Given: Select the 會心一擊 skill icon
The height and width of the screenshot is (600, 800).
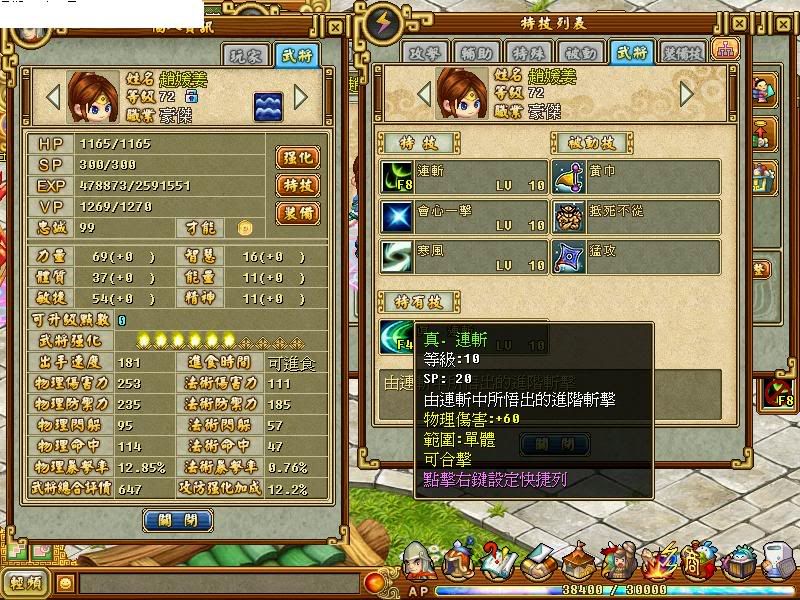Looking at the screenshot, I should click(x=396, y=217).
